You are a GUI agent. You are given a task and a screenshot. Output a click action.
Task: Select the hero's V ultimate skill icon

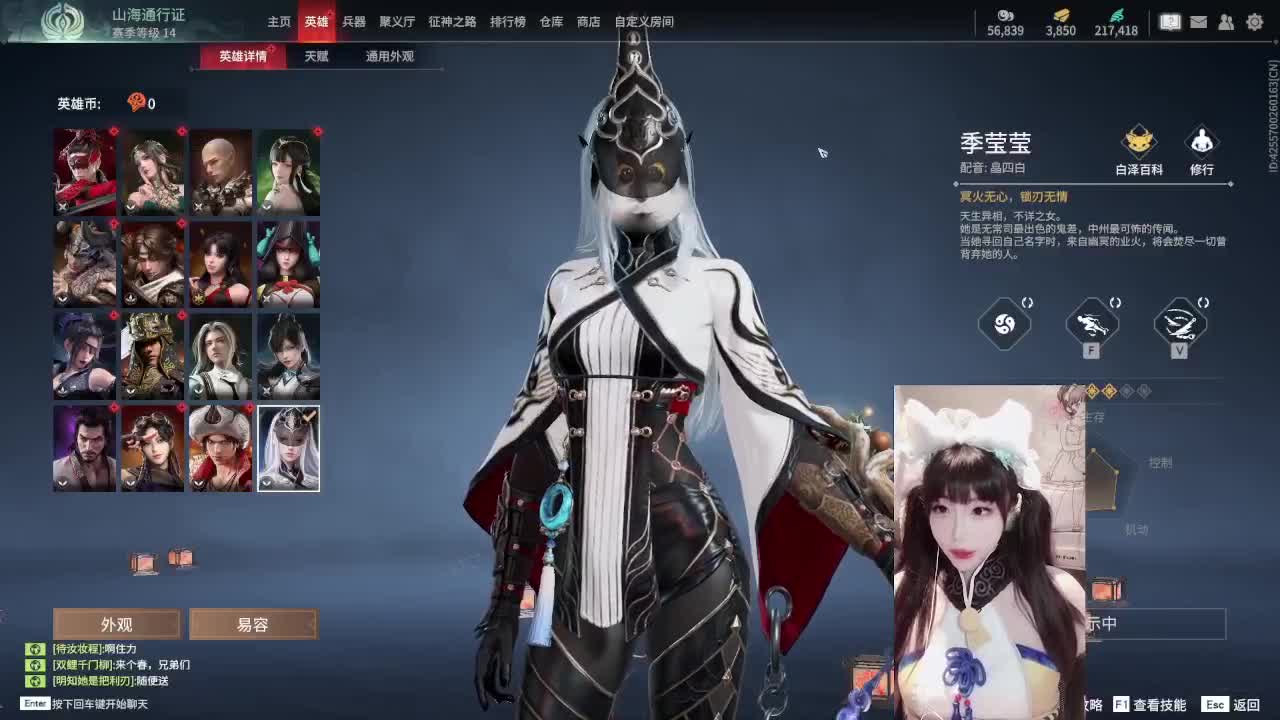tap(1179, 322)
